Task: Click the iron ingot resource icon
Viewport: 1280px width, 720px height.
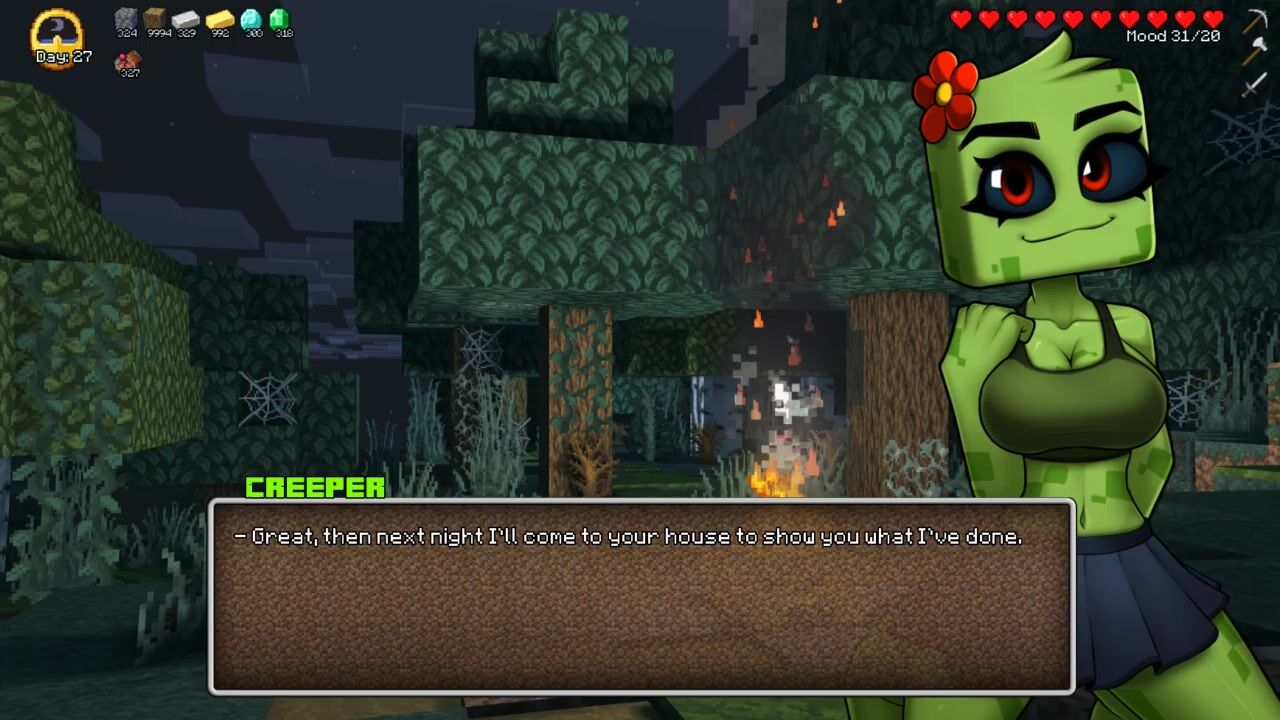Action: coord(186,19)
